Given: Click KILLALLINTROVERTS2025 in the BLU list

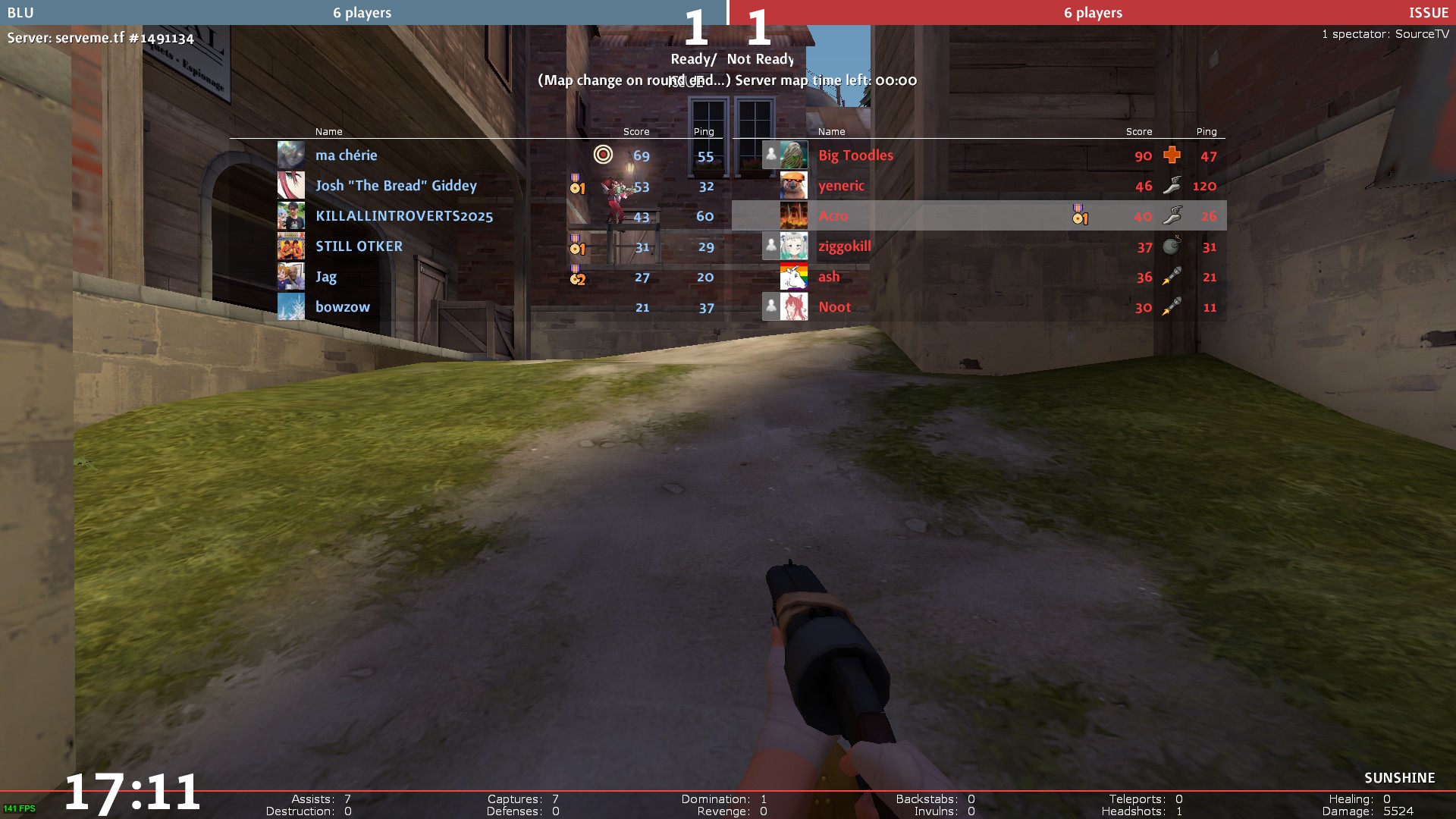Looking at the screenshot, I should coord(403,216).
